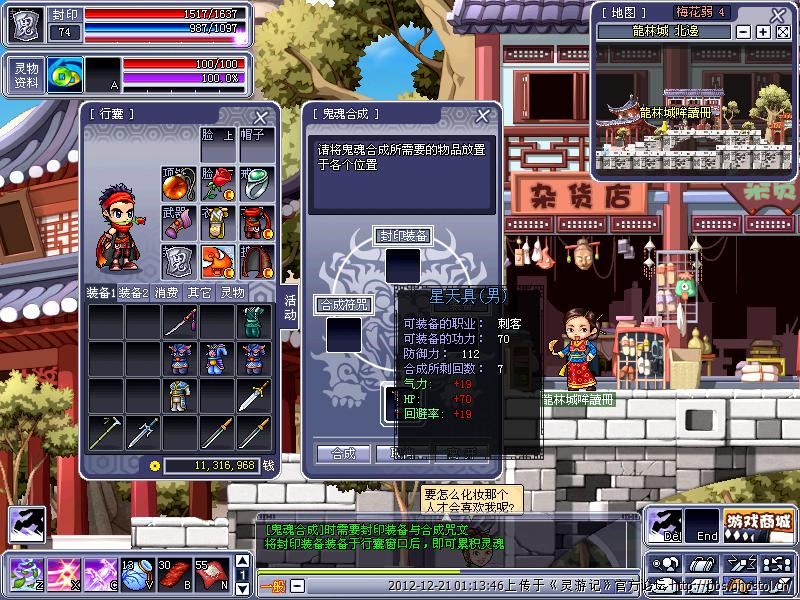The width and height of the screenshot is (800, 600).
Task: Select the orange necklace equipment slot
Action: coord(178,185)
